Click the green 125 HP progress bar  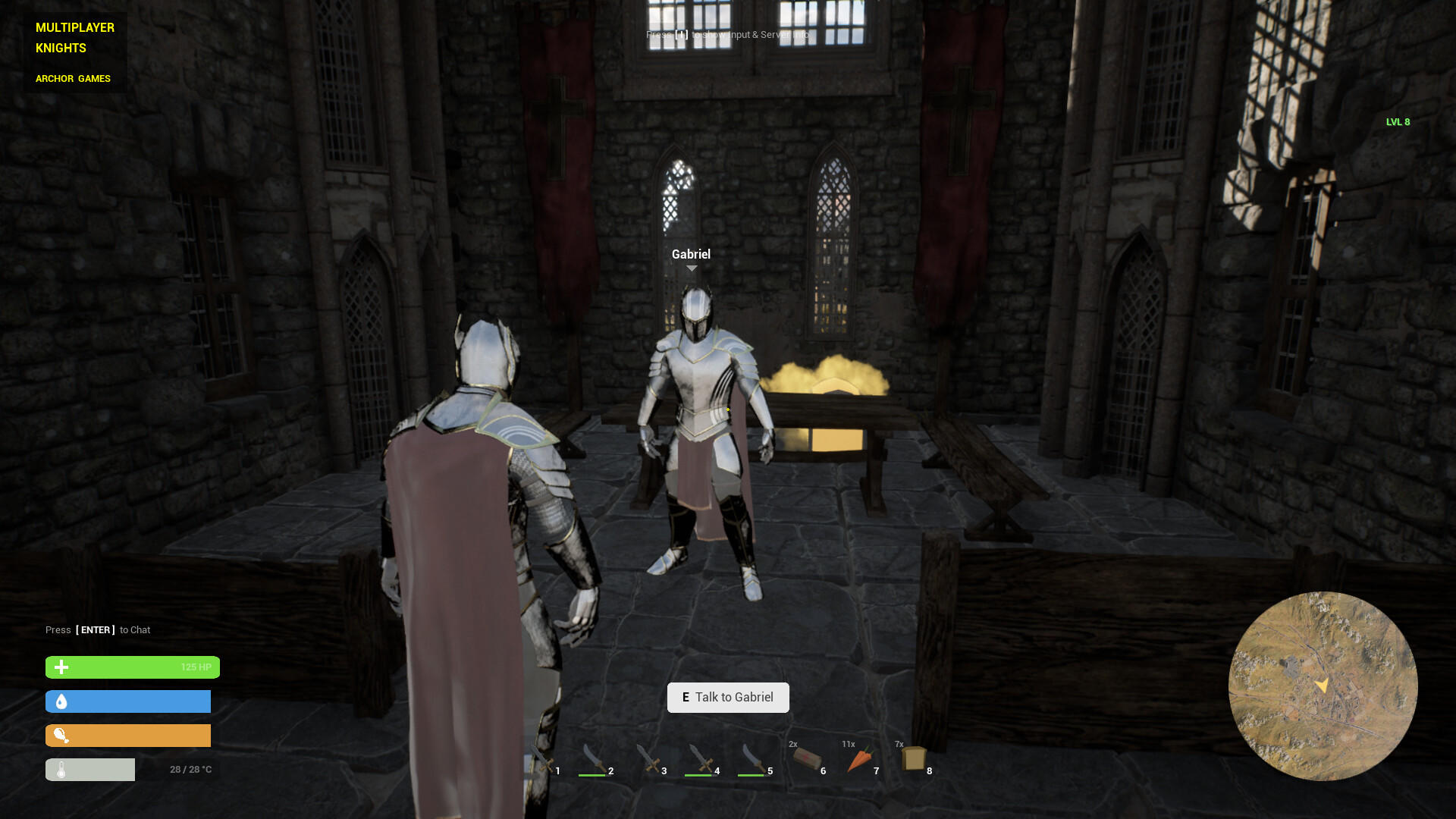pyautogui.click(x=132, y=667)
